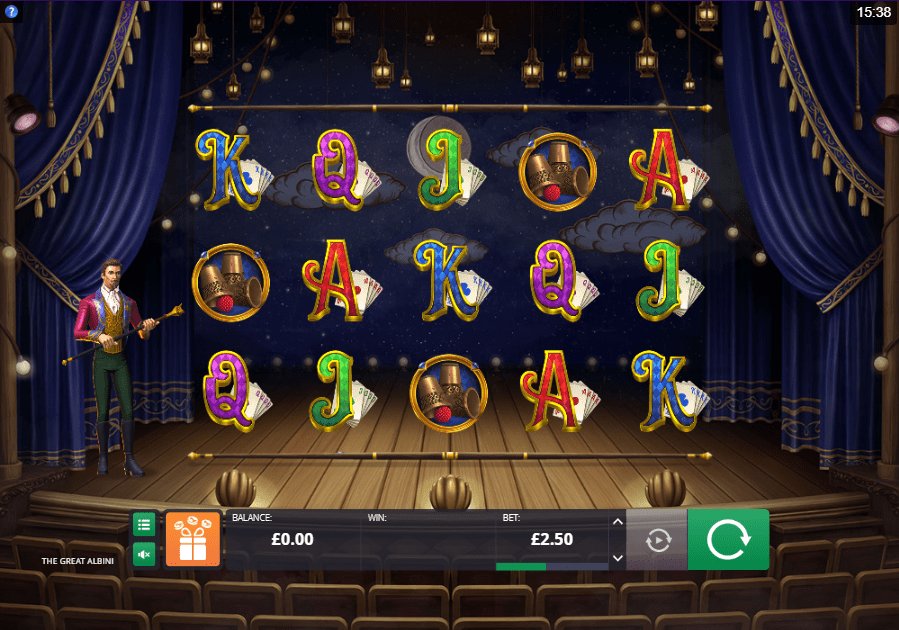This screenshot has width=899, height=630.
Task: Open the autoplay options
Action: coord(657,540)
